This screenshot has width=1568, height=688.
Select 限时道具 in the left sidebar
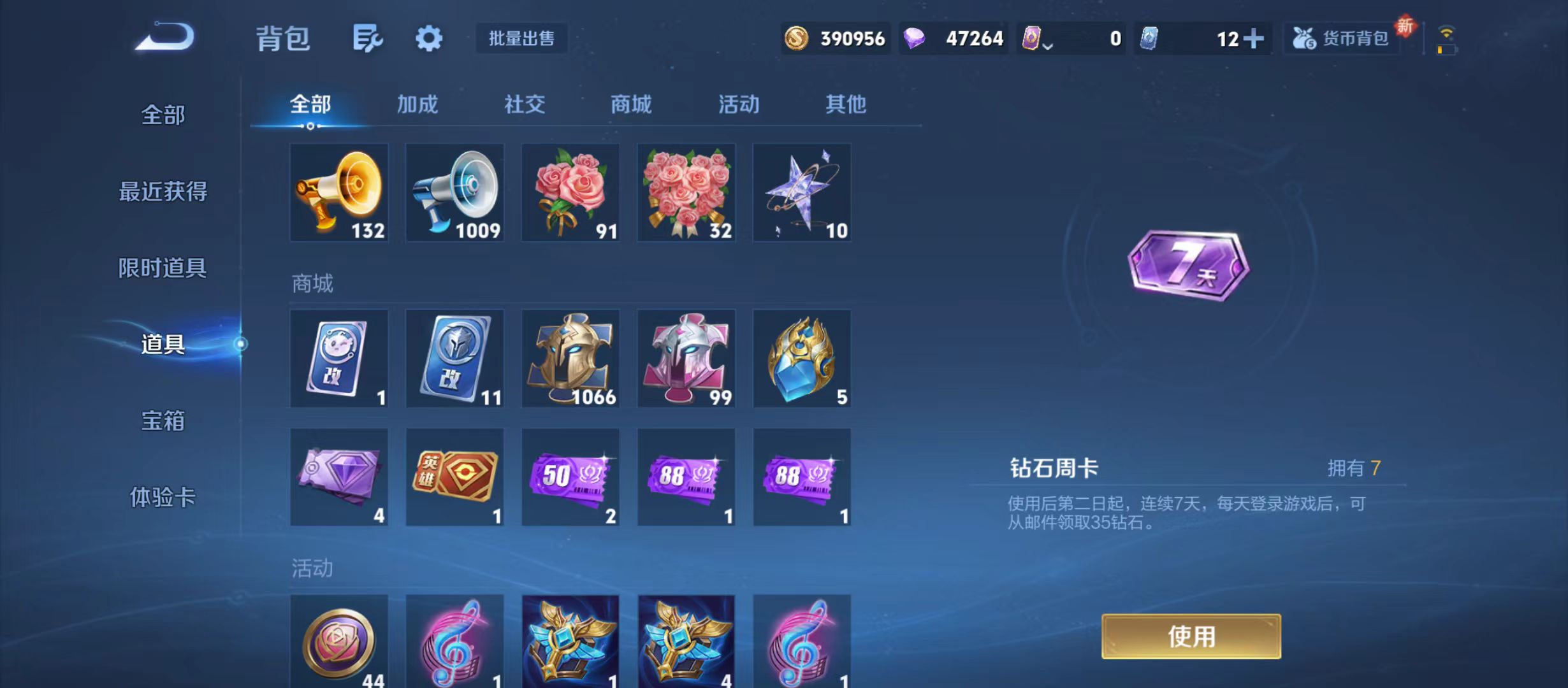pos(163,268)
